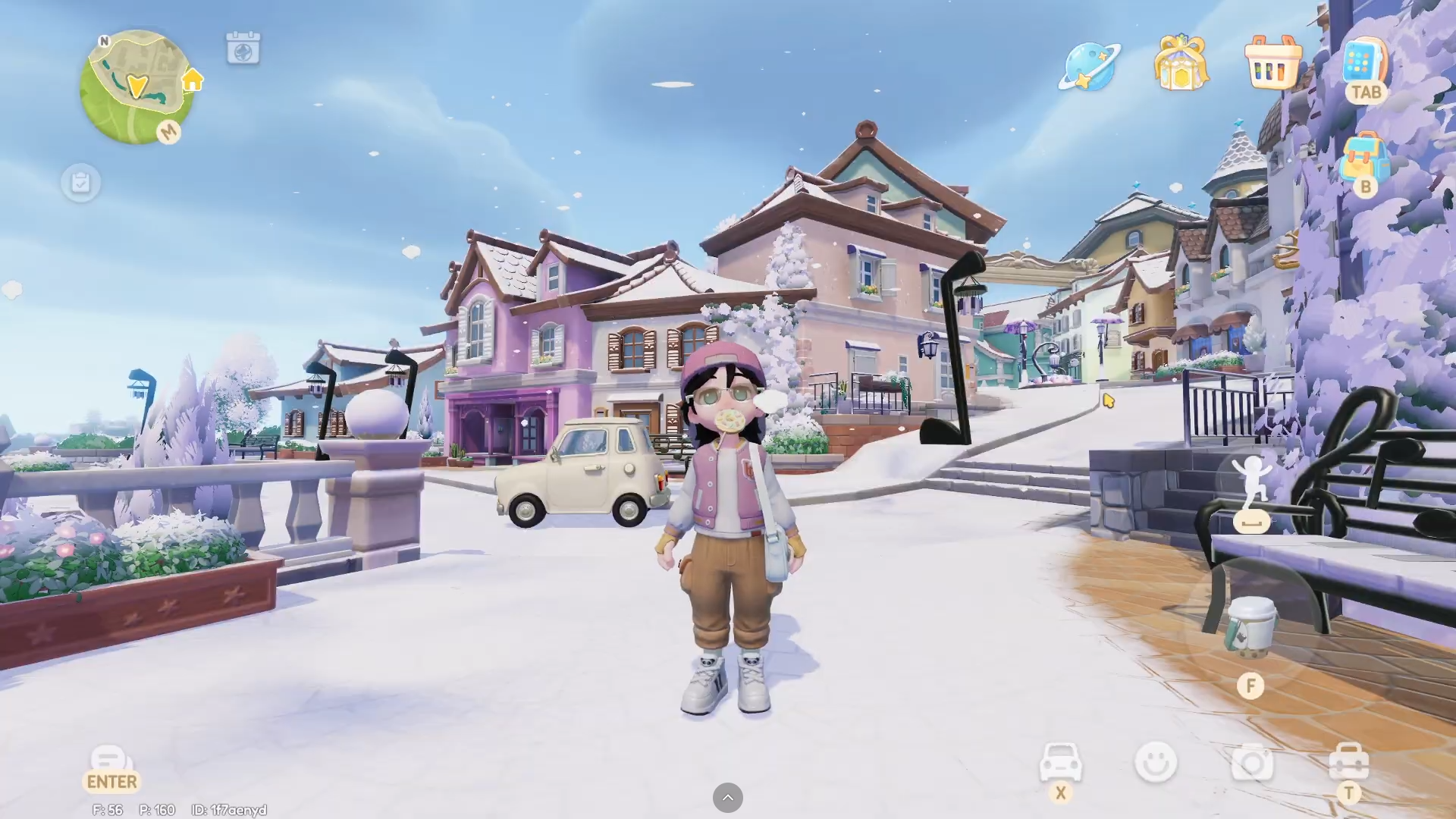Open the smiley emote menu
1456x819 pixels.
1156,762
